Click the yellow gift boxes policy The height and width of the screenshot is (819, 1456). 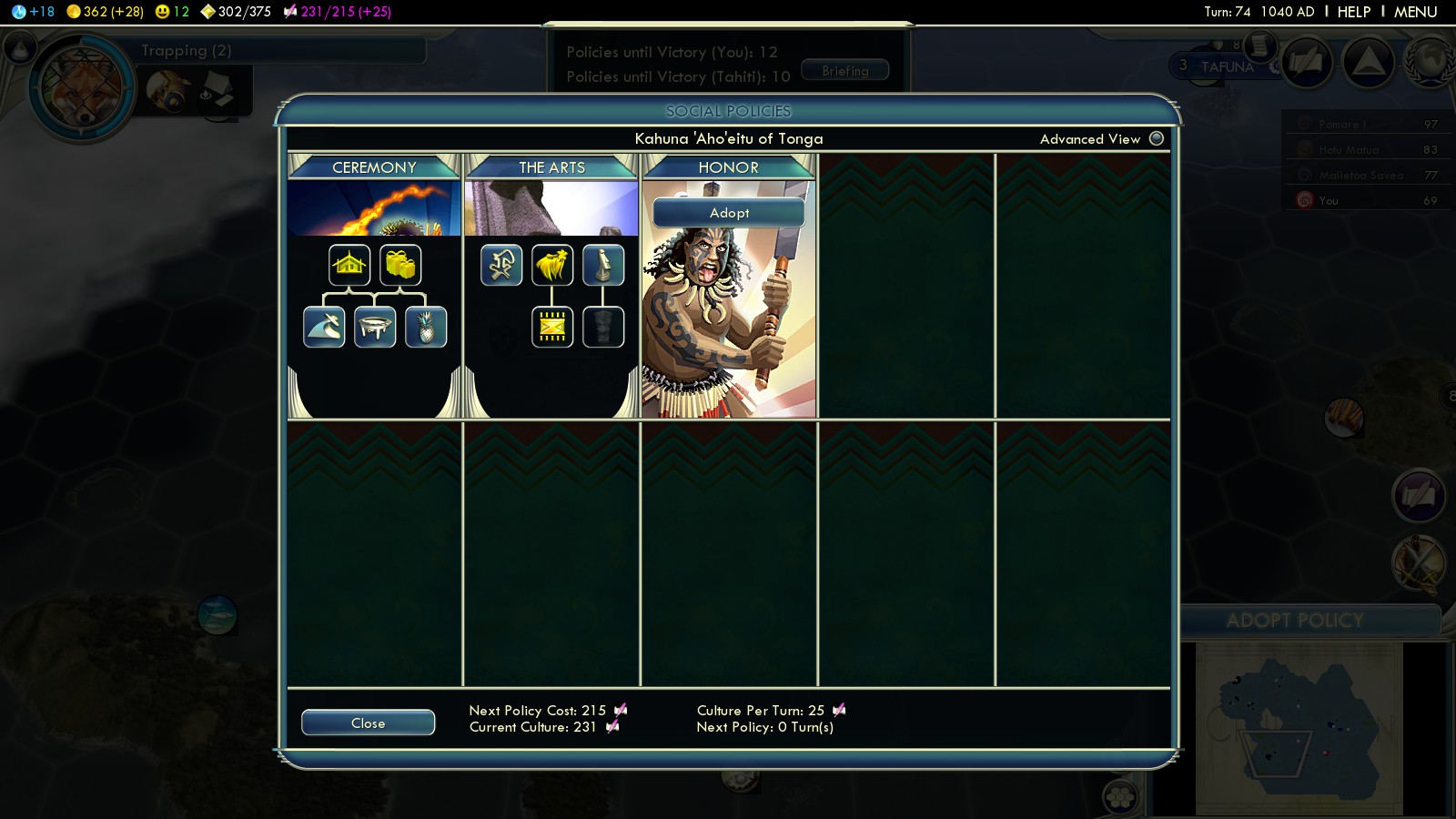click(400, 265)
